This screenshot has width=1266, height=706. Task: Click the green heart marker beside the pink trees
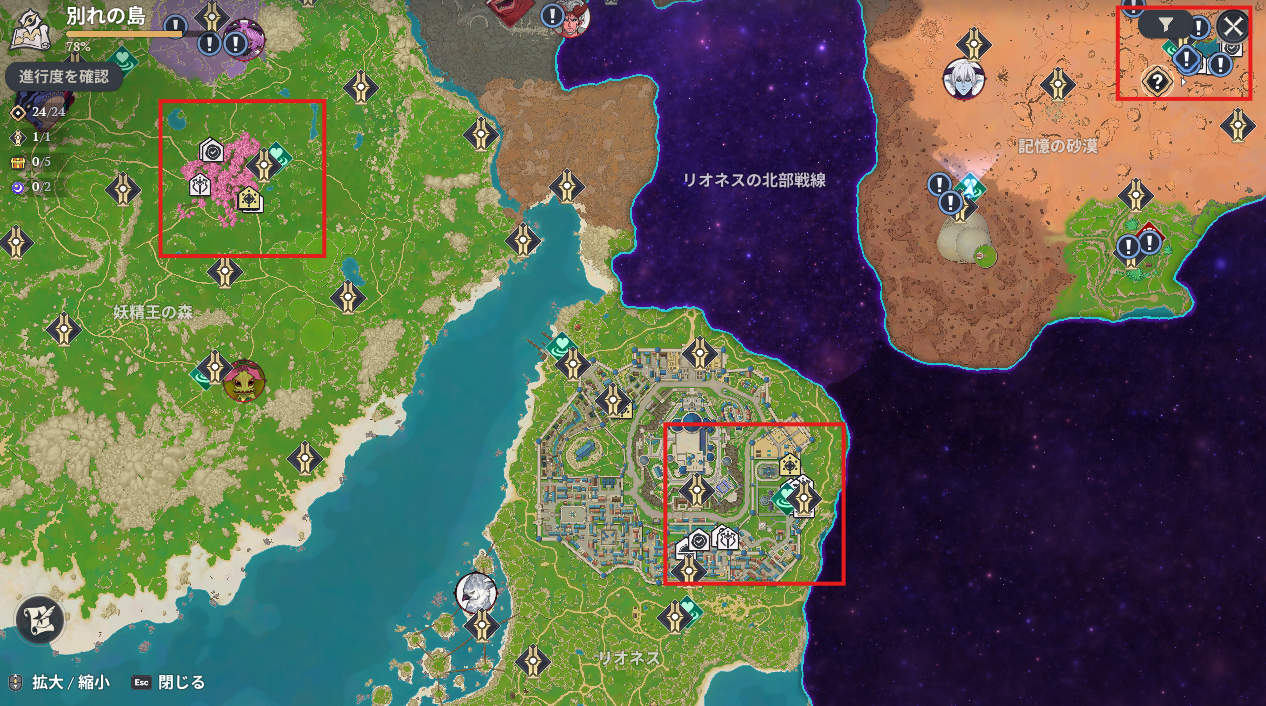pos(277,155)
